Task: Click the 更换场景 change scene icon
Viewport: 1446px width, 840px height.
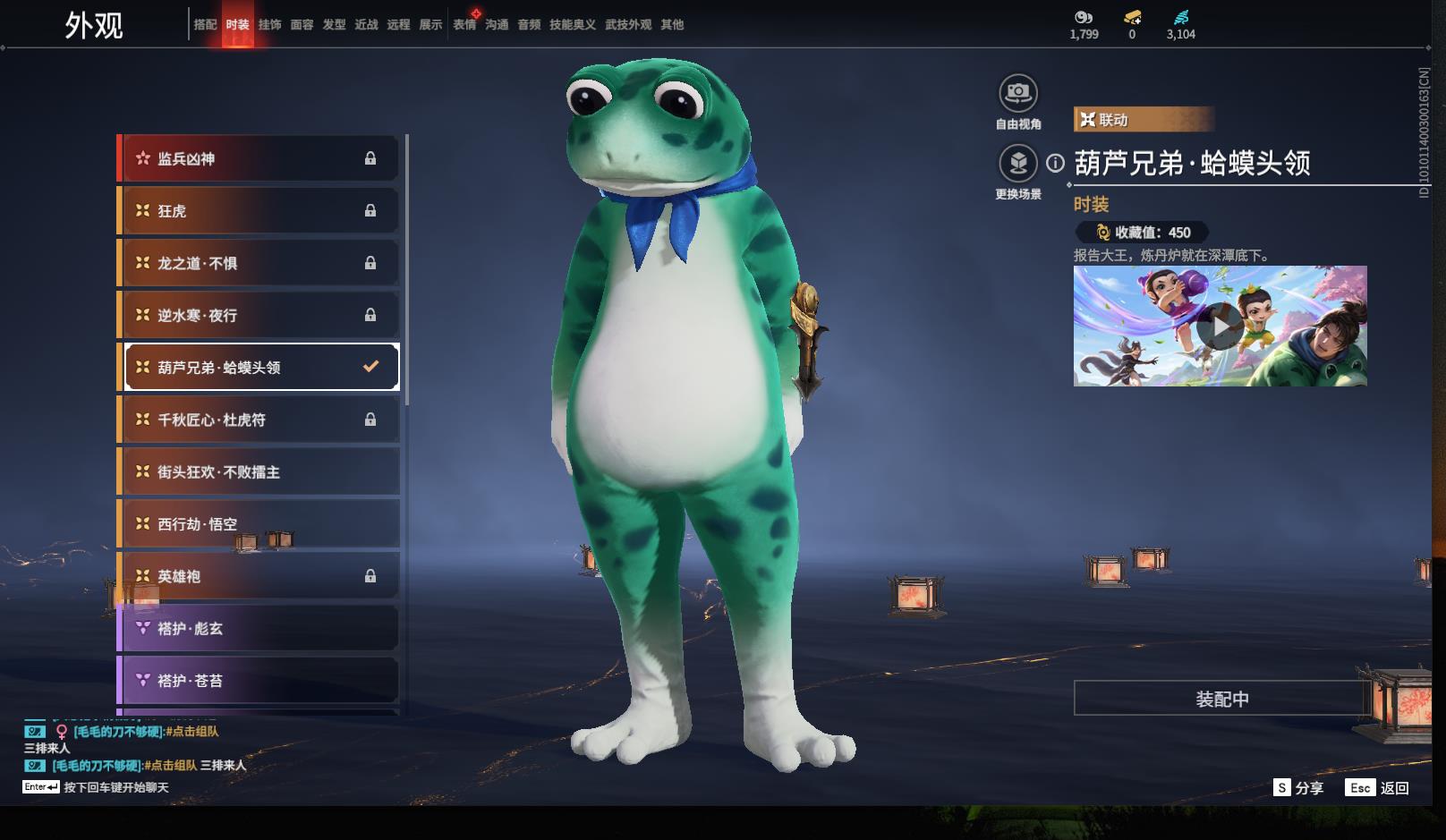Action: pos(1018,164)
